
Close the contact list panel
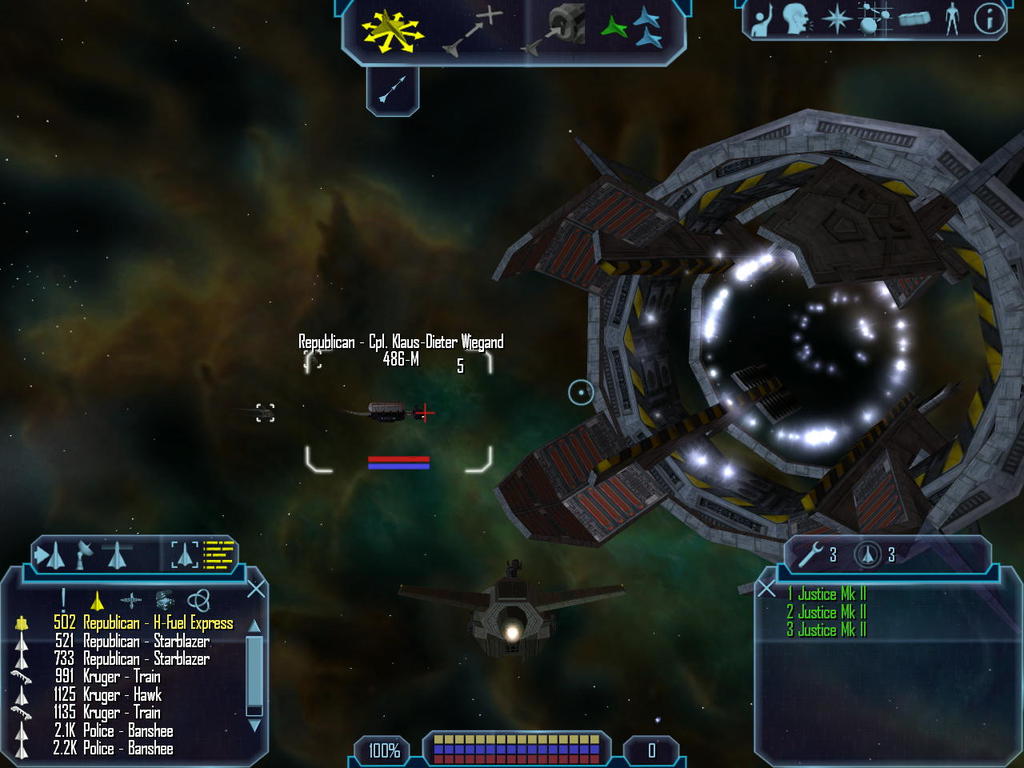pyautogui.click(x=256, y=589)
